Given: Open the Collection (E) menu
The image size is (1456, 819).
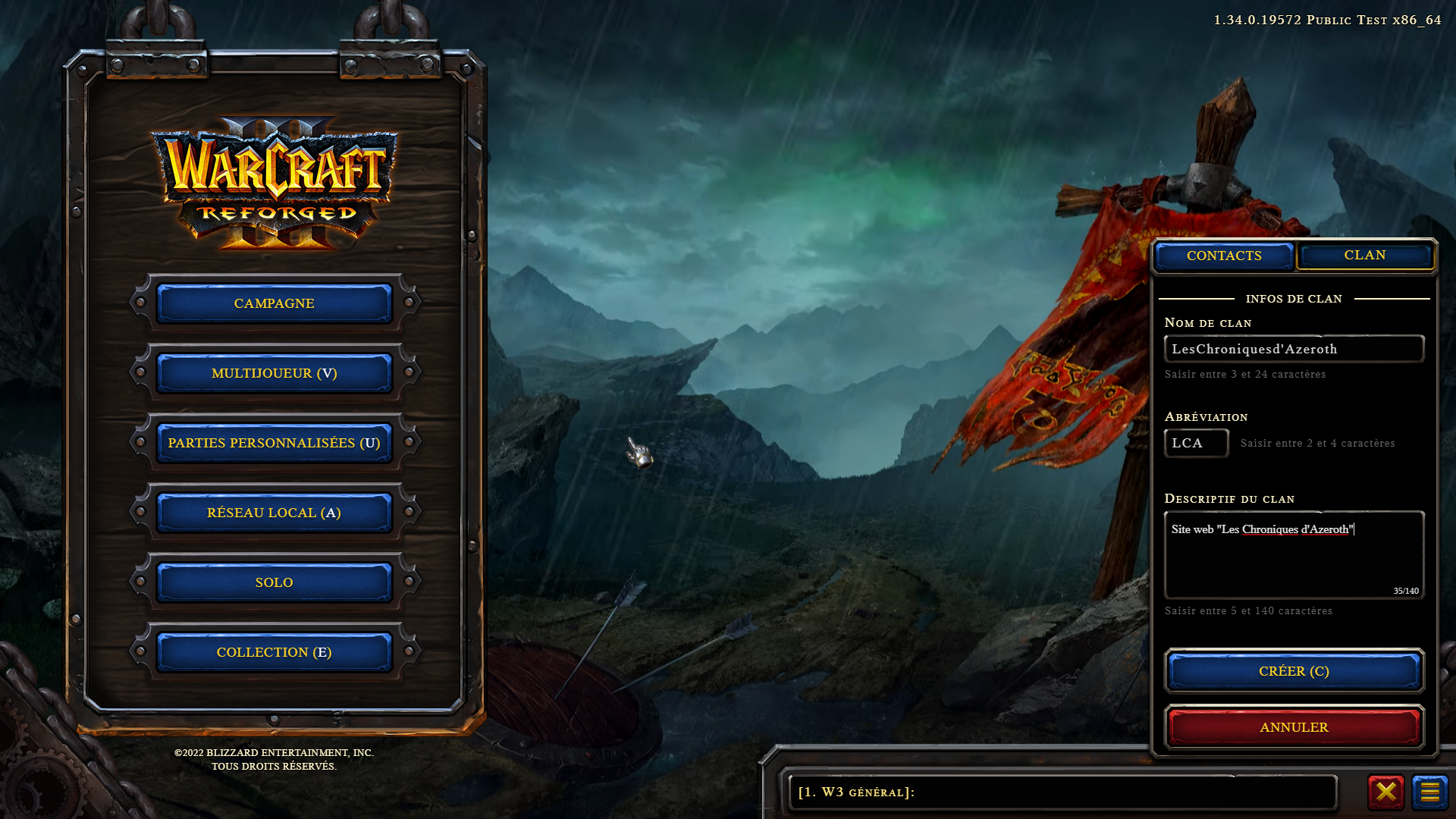Looking at the screenshot, I should [274, 652].
